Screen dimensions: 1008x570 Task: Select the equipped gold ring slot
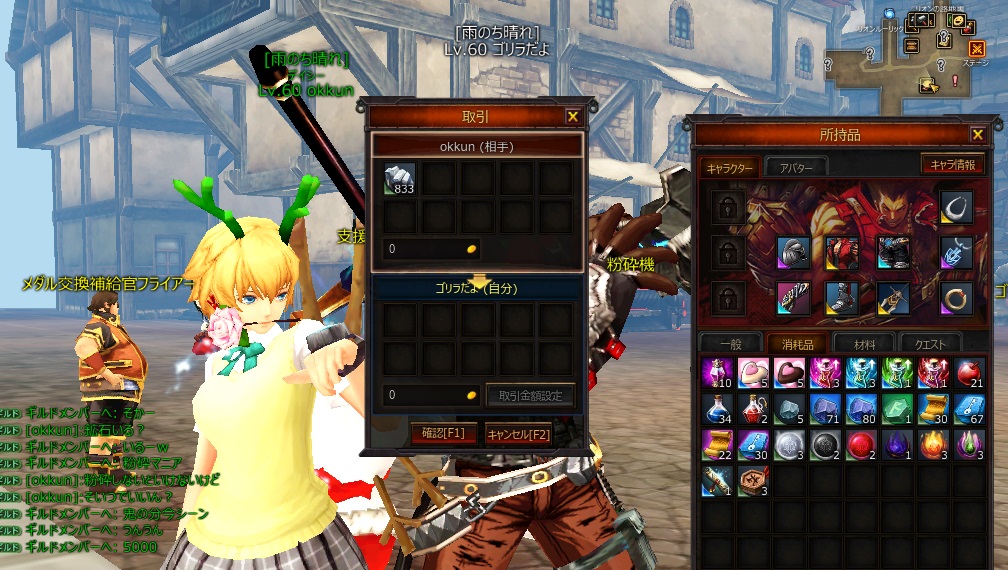click(957, 297)
